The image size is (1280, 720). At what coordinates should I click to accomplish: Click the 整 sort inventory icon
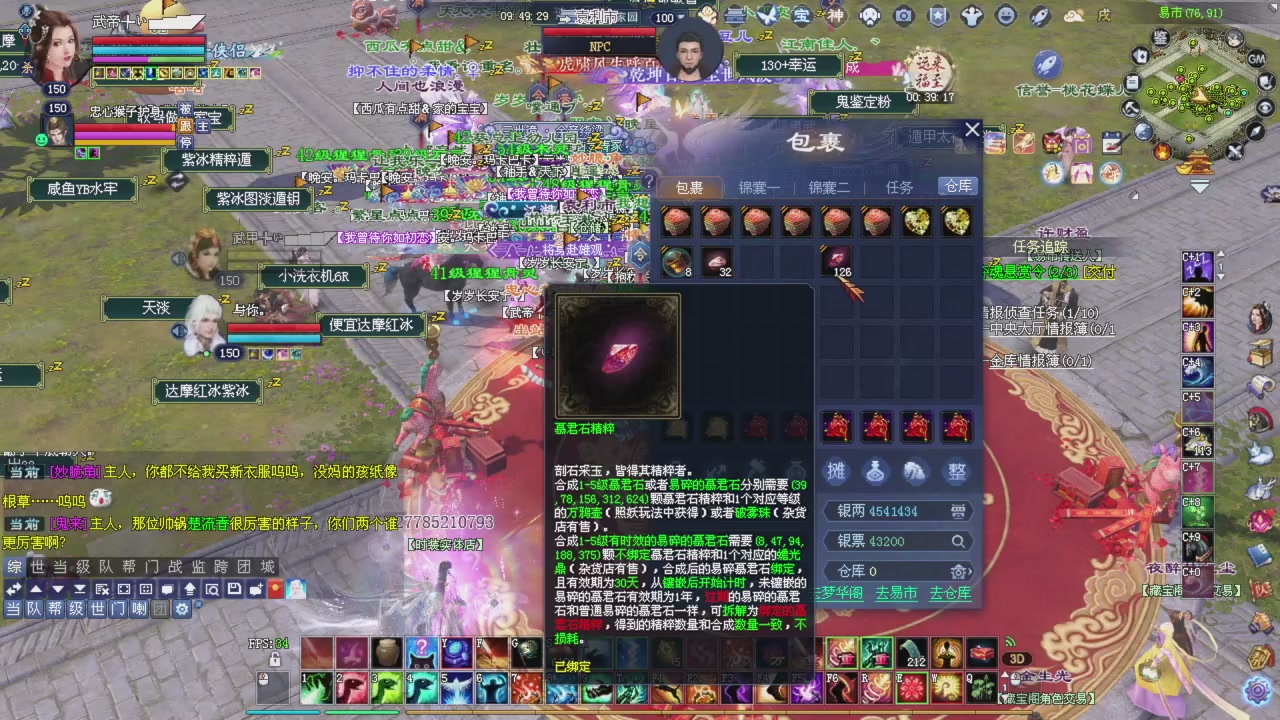957,472
